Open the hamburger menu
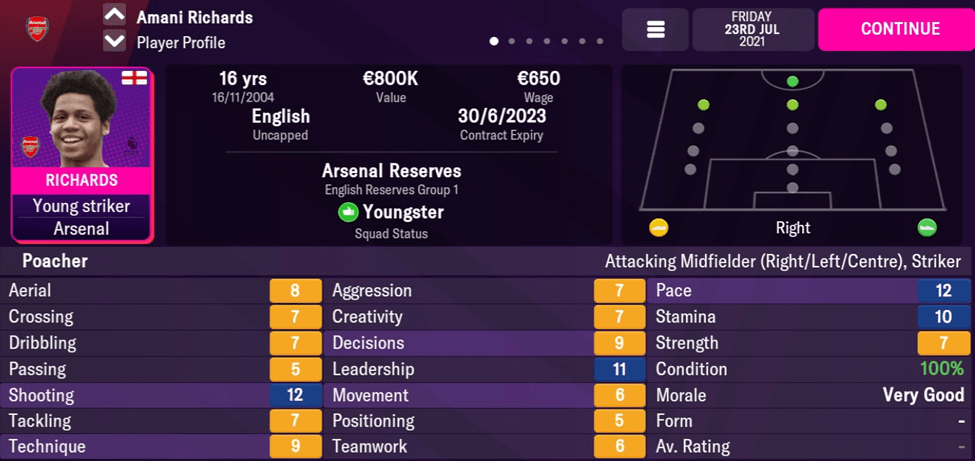The height and width of the screenshot is (461, 975). pos(655,30)
